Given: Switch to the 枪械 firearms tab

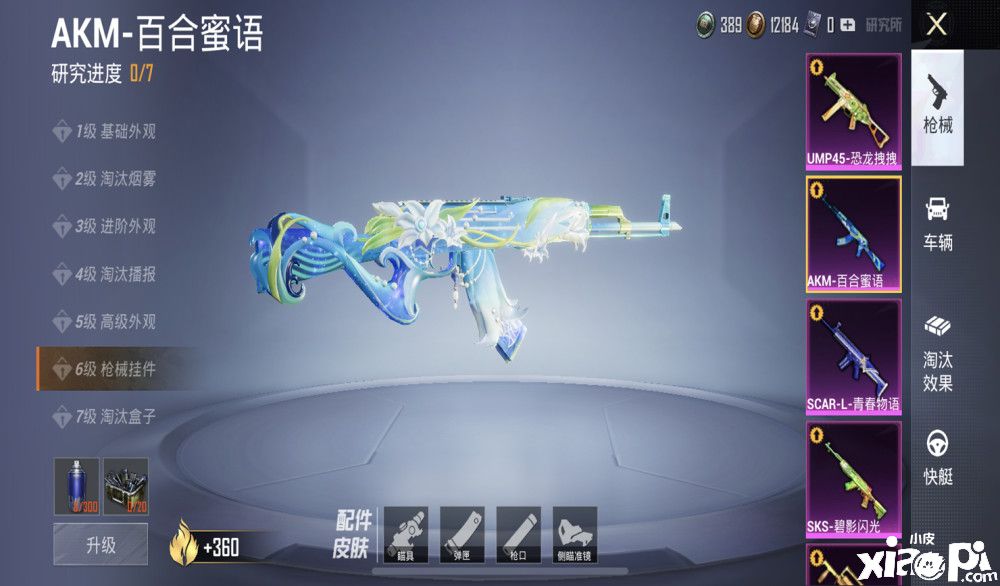Looking at the screenshot, I should pos(937,107).
